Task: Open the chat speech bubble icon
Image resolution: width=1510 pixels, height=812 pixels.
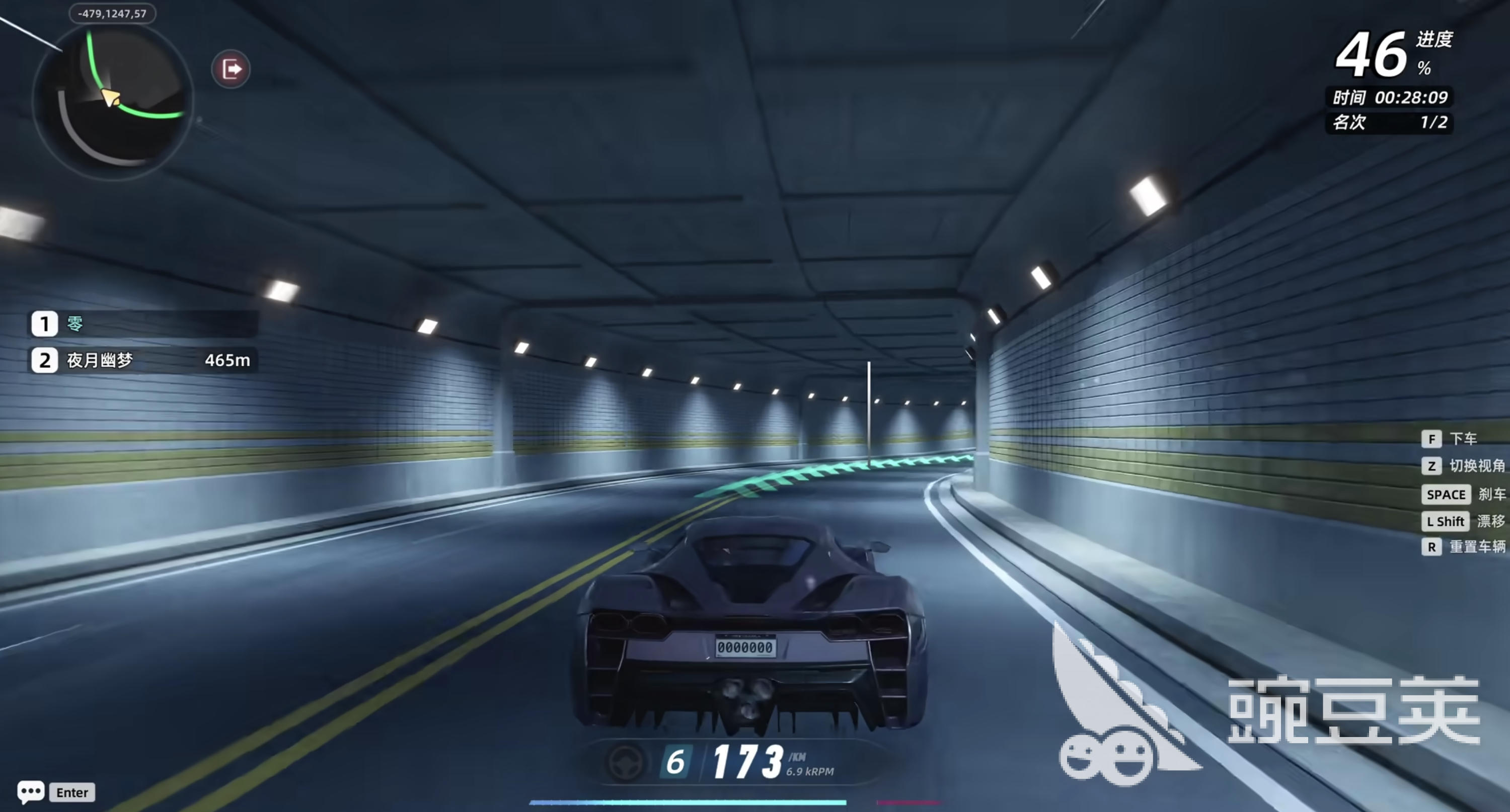Action: tap(31, 791)
